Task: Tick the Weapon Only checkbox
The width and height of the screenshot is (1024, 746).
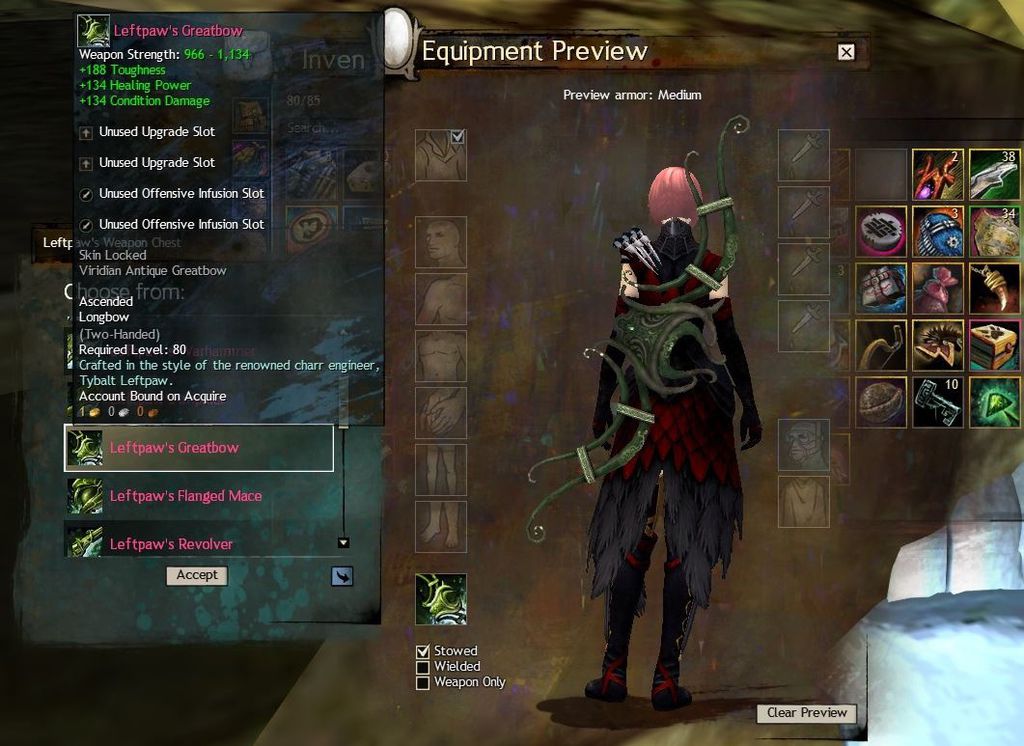Action: coord(423,683)
